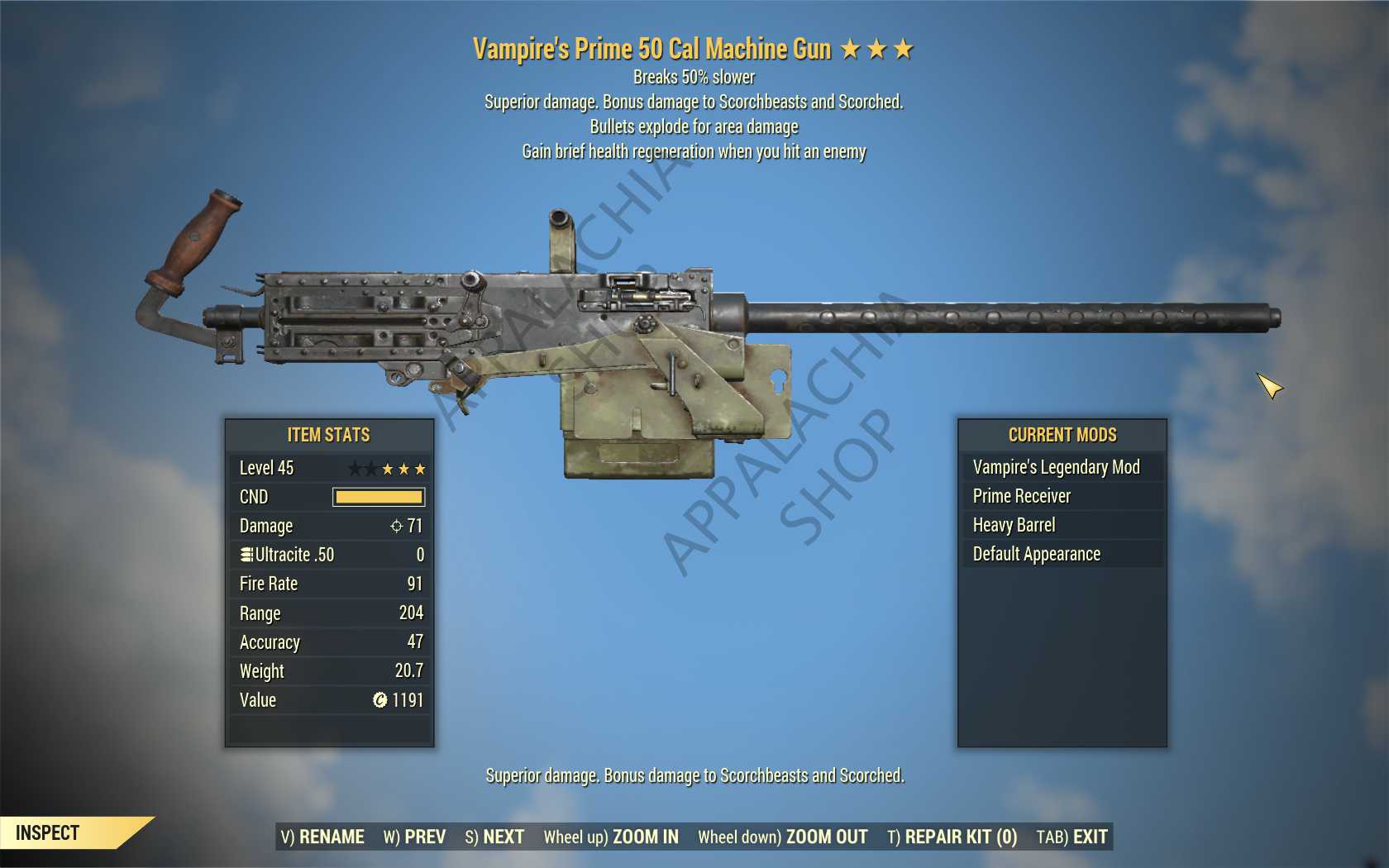Click the cursor arrow pointer on screen
The height and width of the screenshot is (868, 1389).
[x=1267, y=385]
